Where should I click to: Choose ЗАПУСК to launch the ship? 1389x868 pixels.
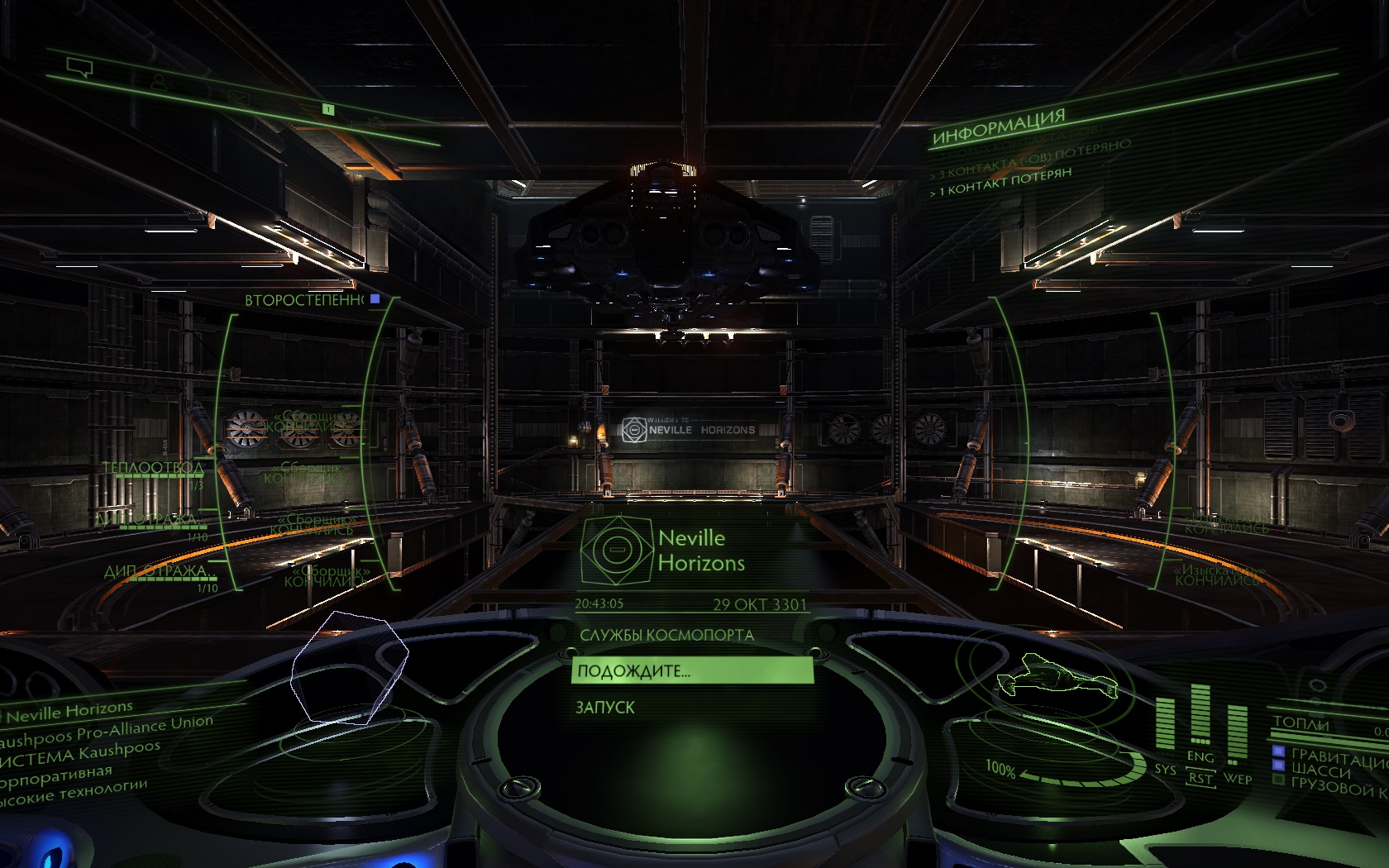pyautogui.click(x=605, y=708)
